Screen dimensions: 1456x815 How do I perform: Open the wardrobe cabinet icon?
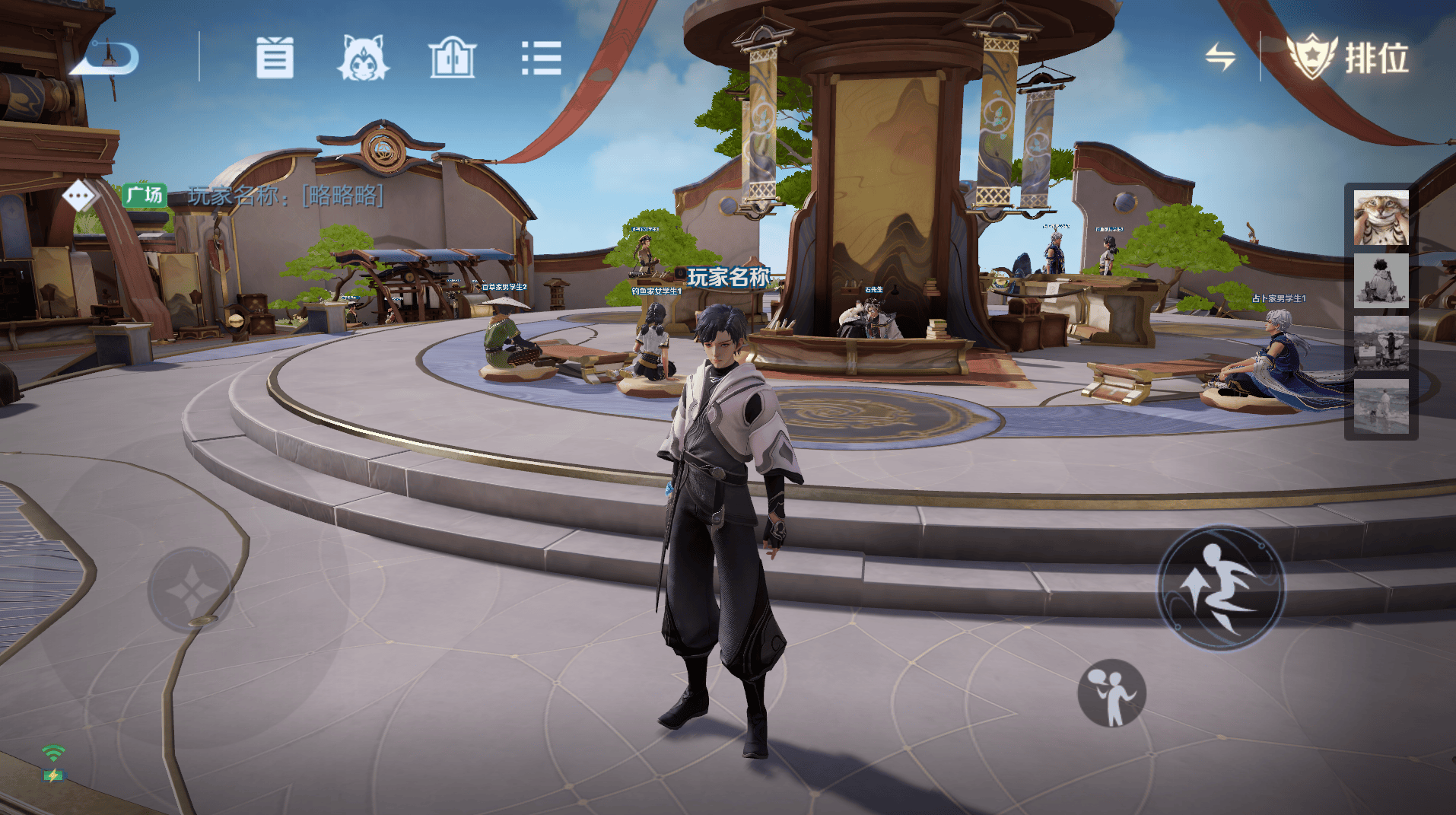453,58
